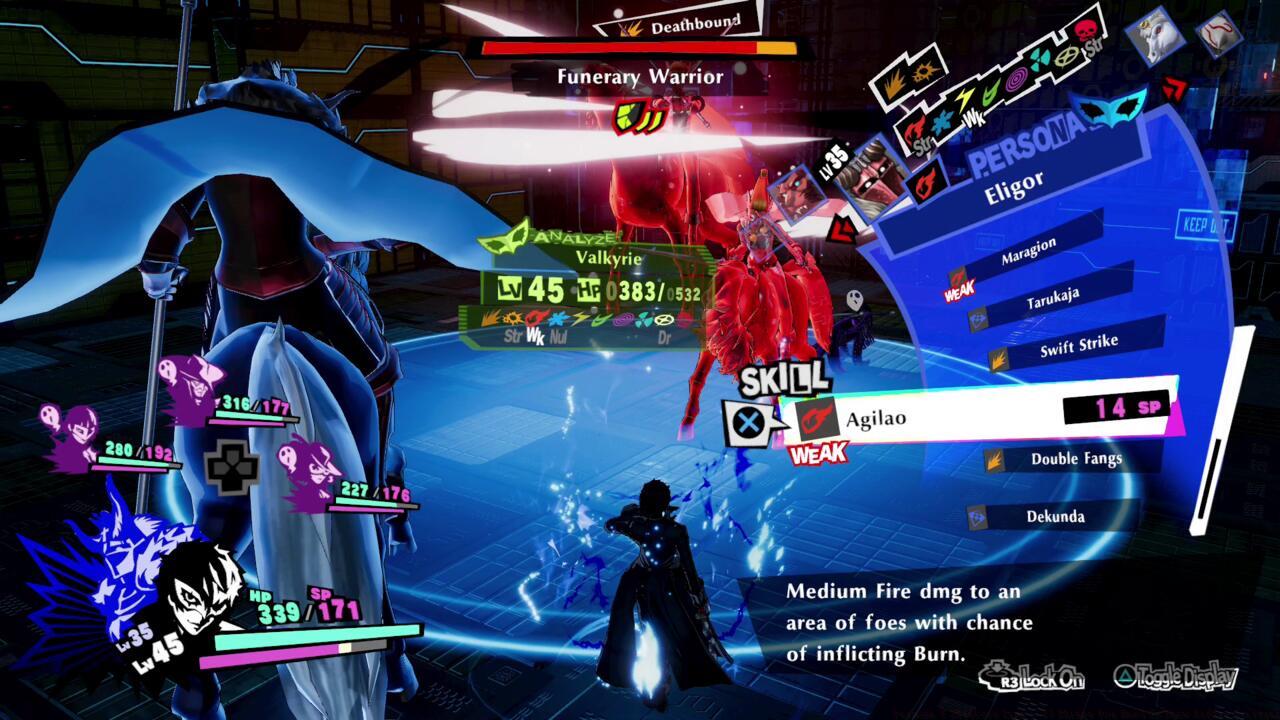Screen dimensions: 1280x720
Task: Select Swift Strike from skill list
Action: point(1078,346)
